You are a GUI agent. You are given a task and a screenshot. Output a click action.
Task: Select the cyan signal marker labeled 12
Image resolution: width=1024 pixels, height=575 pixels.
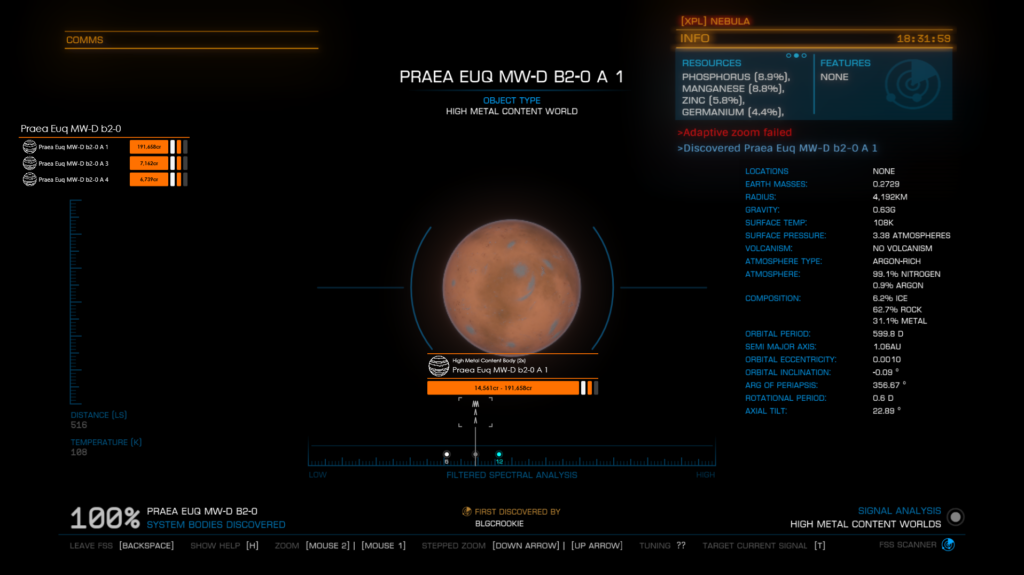(x=499, y=455)
